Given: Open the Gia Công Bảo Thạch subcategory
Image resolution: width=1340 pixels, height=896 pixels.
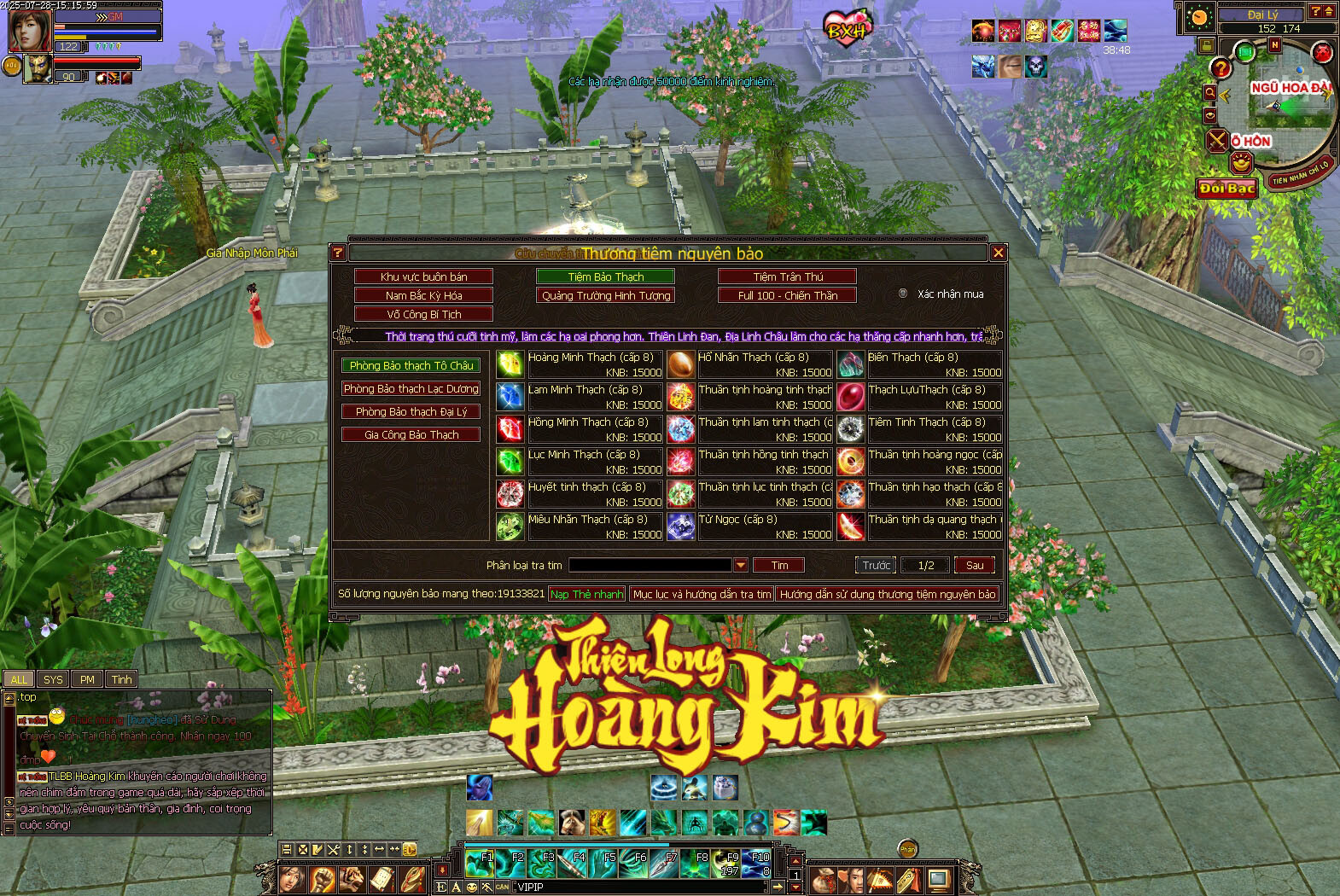Looking at the screenshot, I should pos(411,434).
